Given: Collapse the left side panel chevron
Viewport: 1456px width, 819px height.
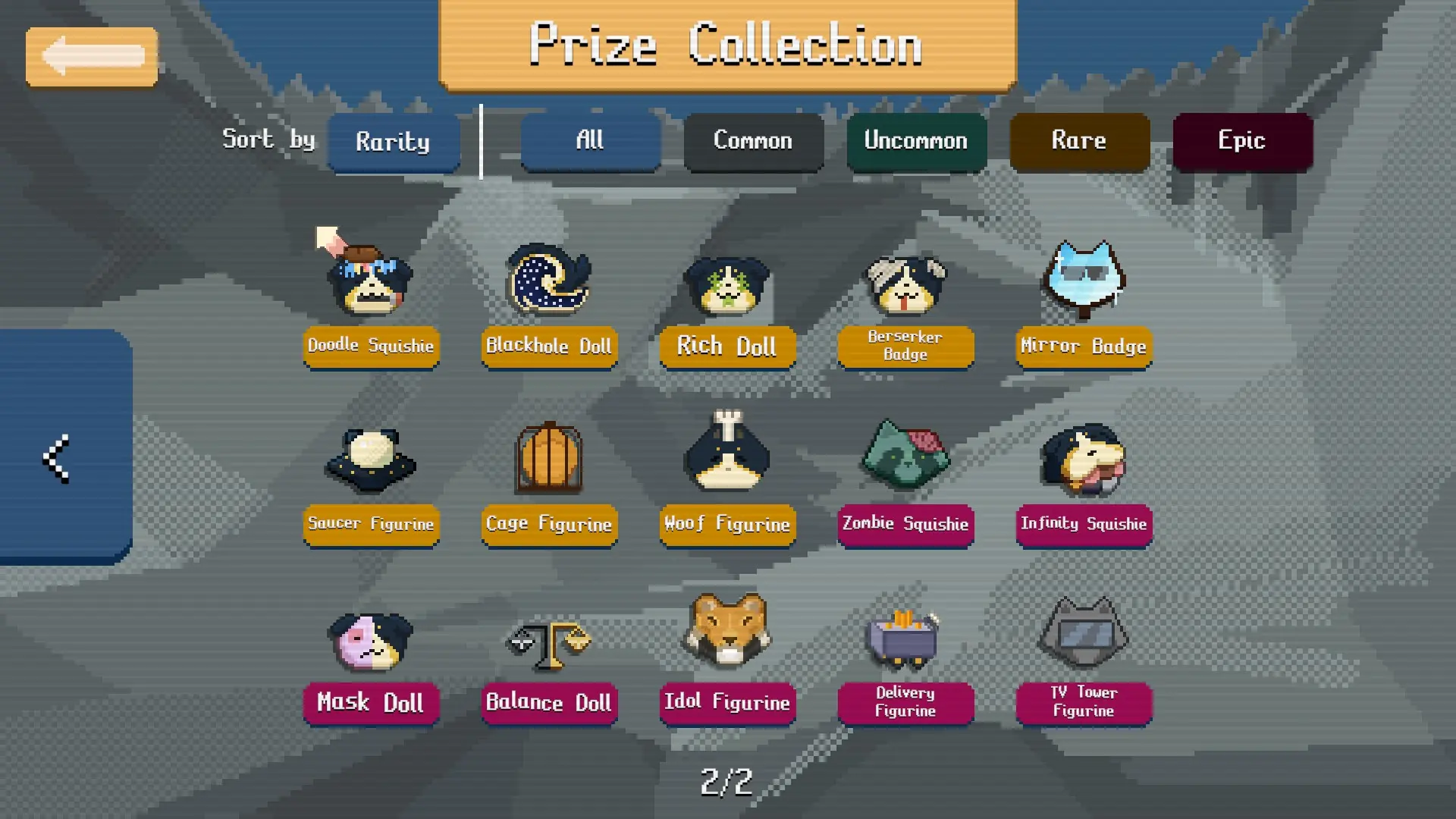Looking at the screenshot, I should (57, 455).
